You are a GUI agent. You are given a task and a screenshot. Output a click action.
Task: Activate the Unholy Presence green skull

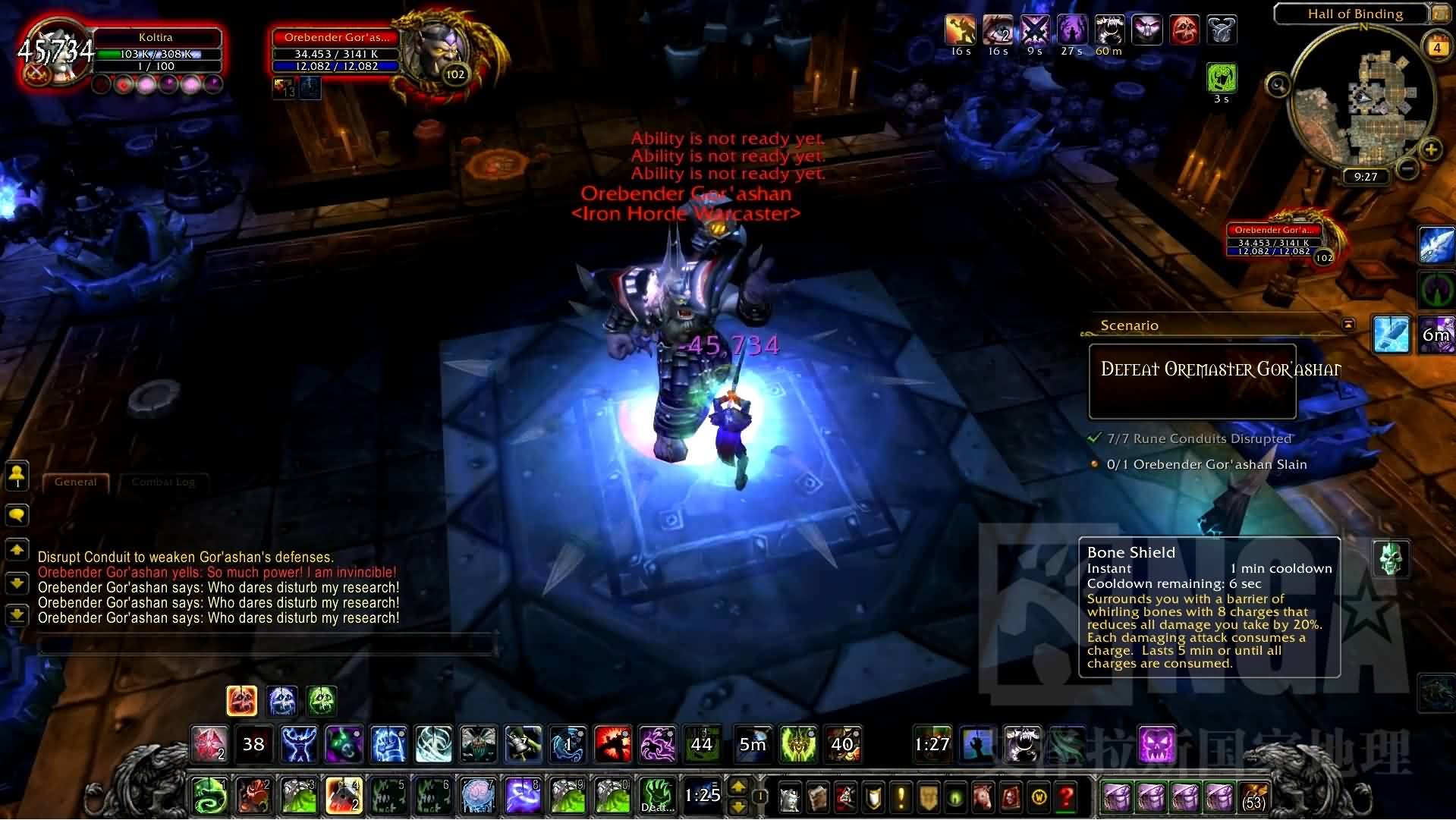pyautogui.click(x=322, y=701)
